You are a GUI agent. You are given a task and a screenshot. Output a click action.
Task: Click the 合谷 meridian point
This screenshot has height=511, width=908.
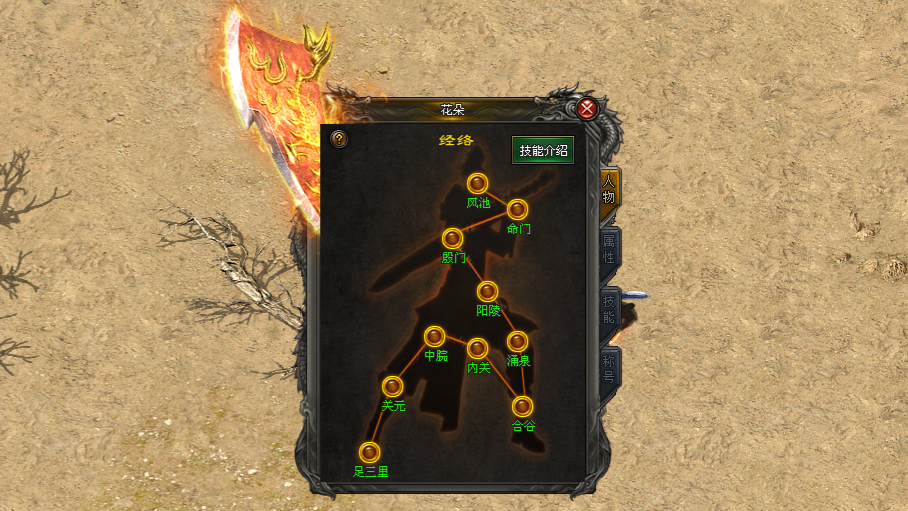(523, 407)
